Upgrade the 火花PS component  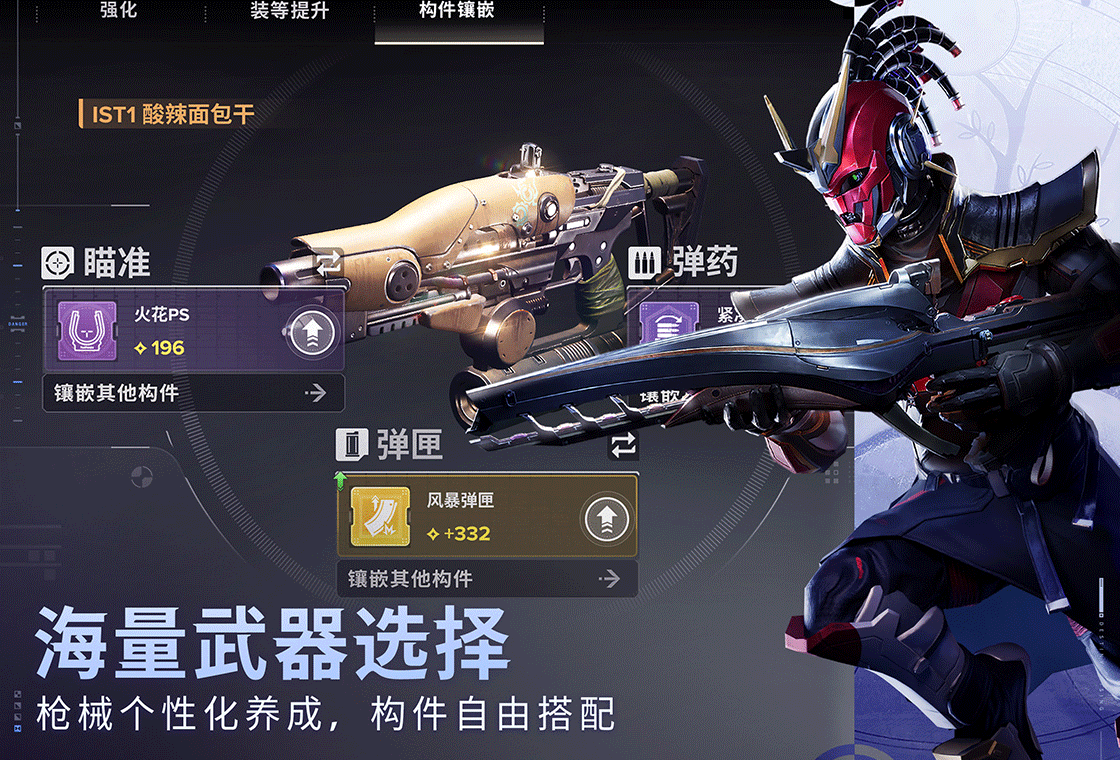[310, 332]
